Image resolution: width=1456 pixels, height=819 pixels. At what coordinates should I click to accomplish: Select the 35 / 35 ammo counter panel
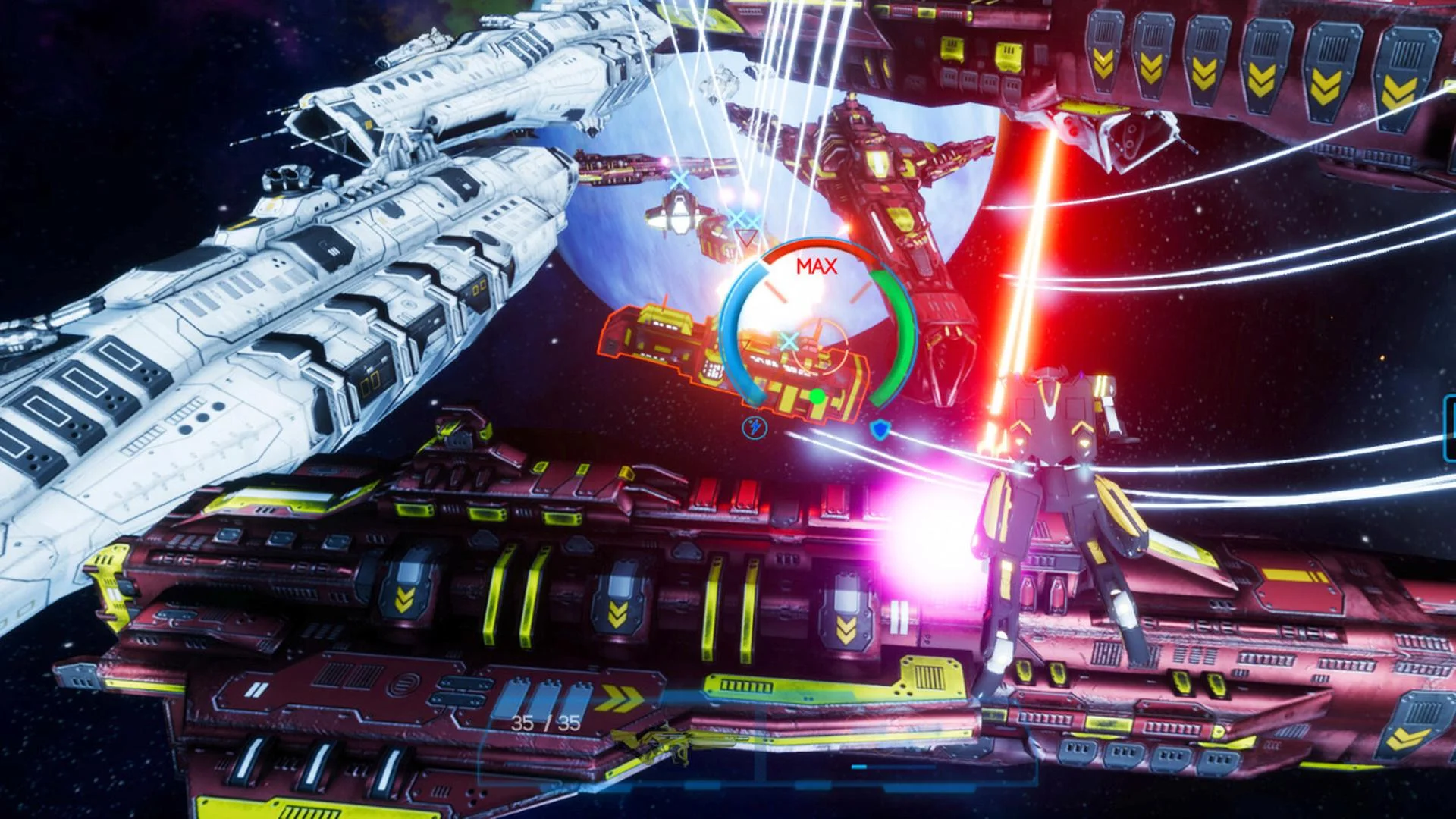click(x=544, y=723)
